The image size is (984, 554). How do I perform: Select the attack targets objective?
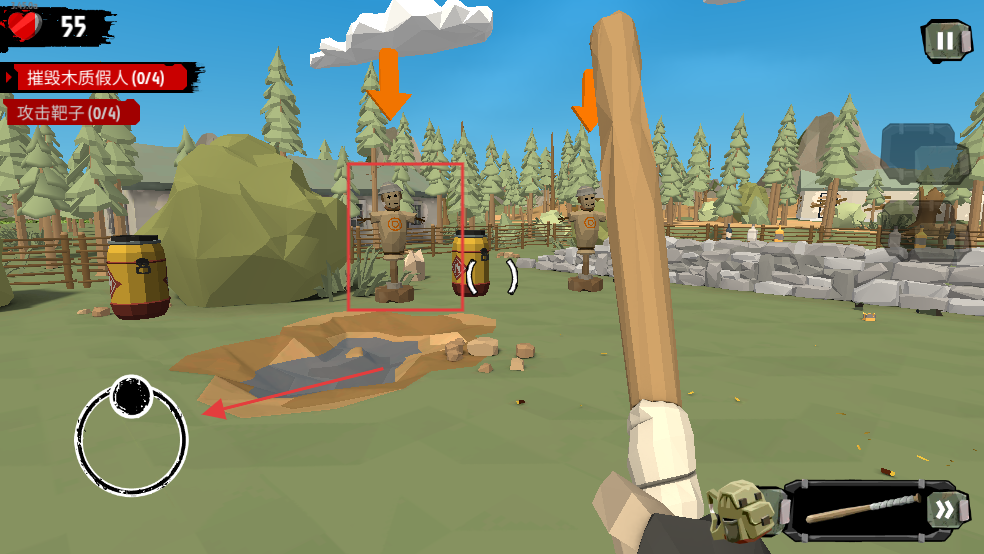70,113
